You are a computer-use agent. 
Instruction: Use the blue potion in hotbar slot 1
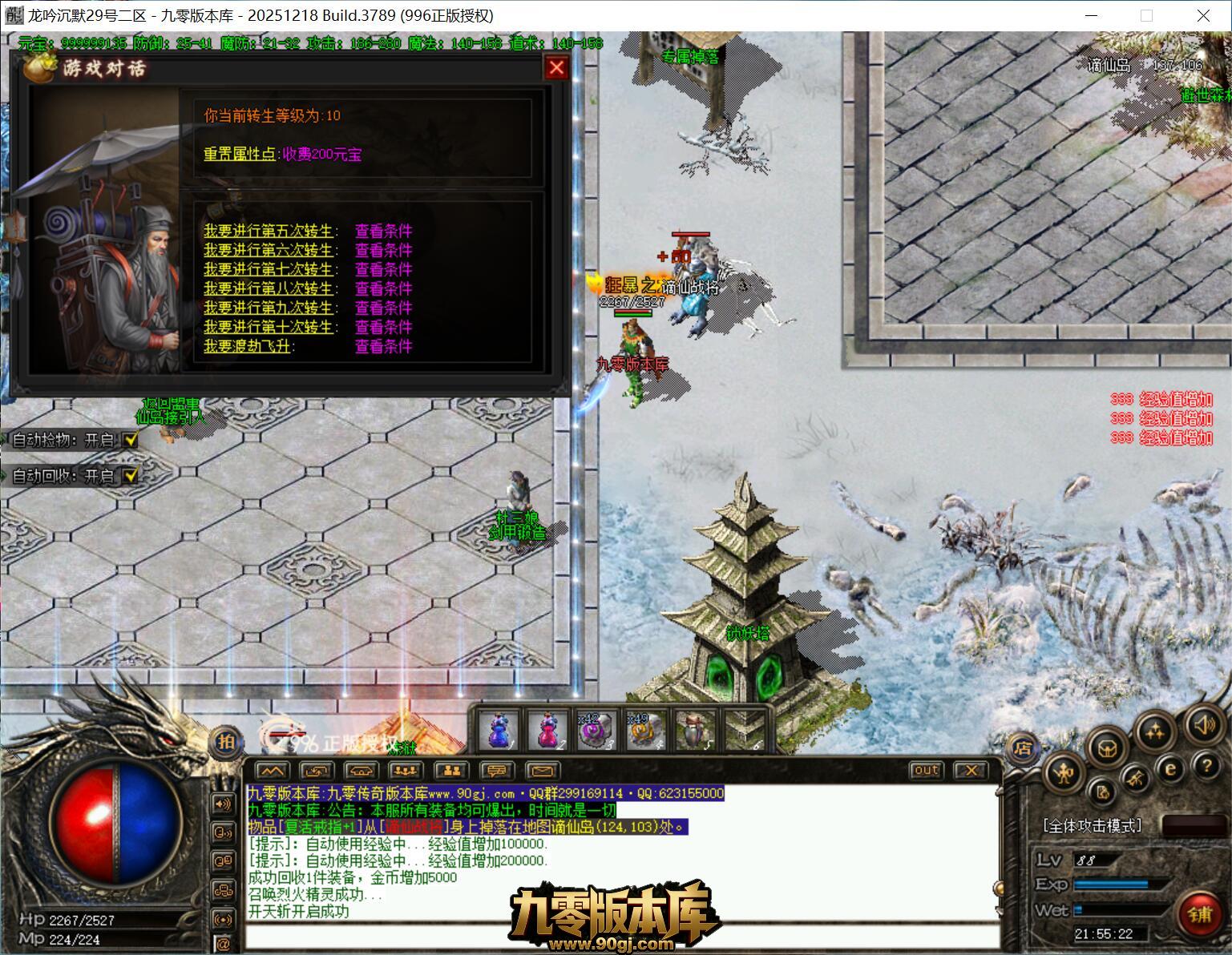[x=498, y=731]
